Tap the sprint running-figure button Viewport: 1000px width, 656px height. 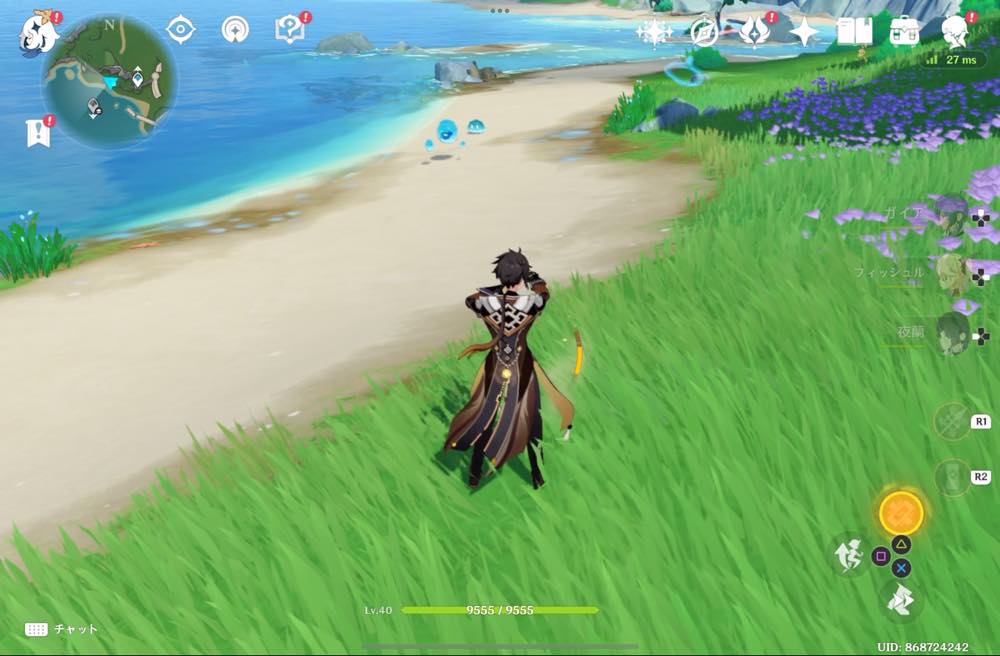850,554
